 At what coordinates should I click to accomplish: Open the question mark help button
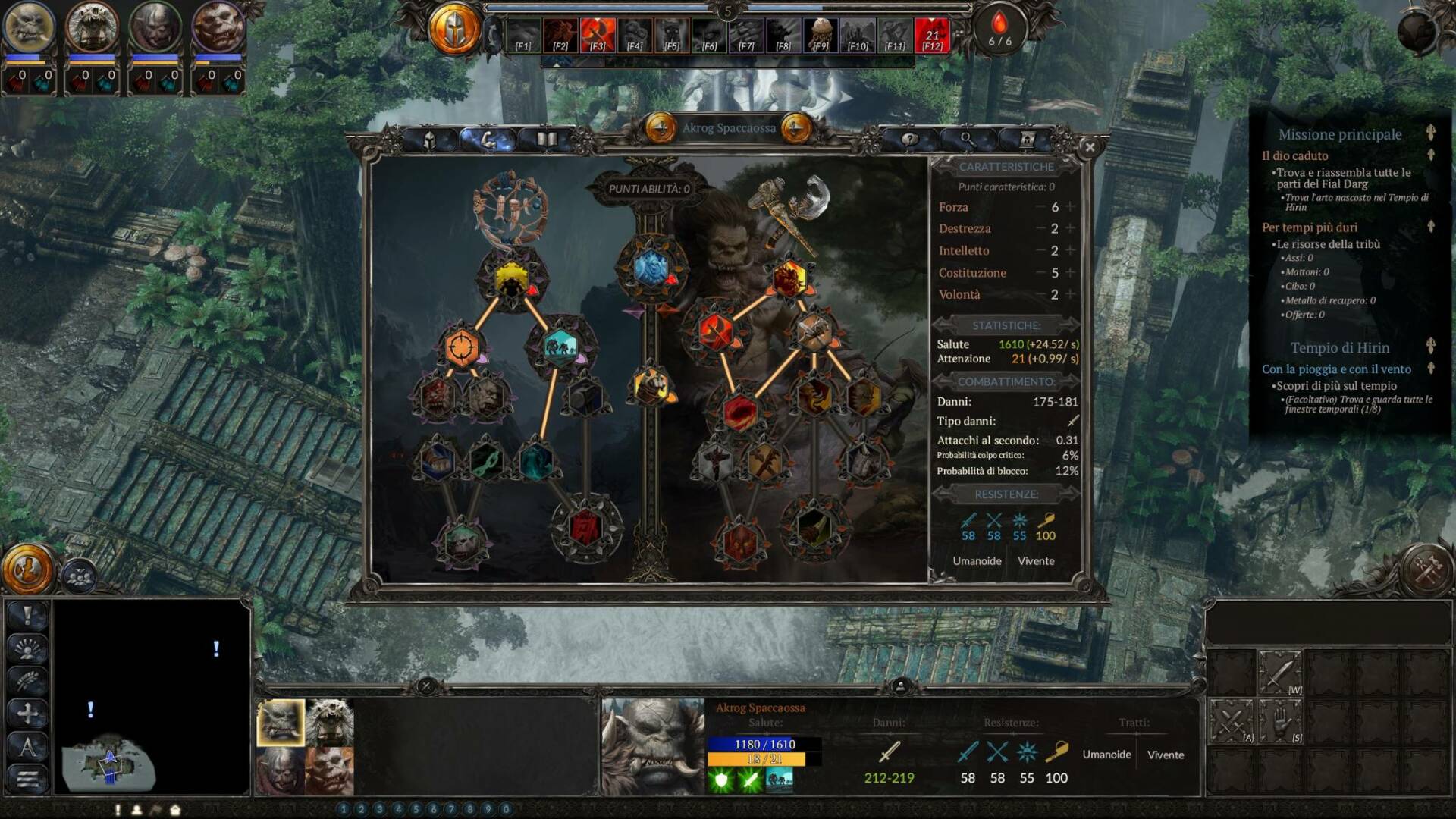point(908,140)
